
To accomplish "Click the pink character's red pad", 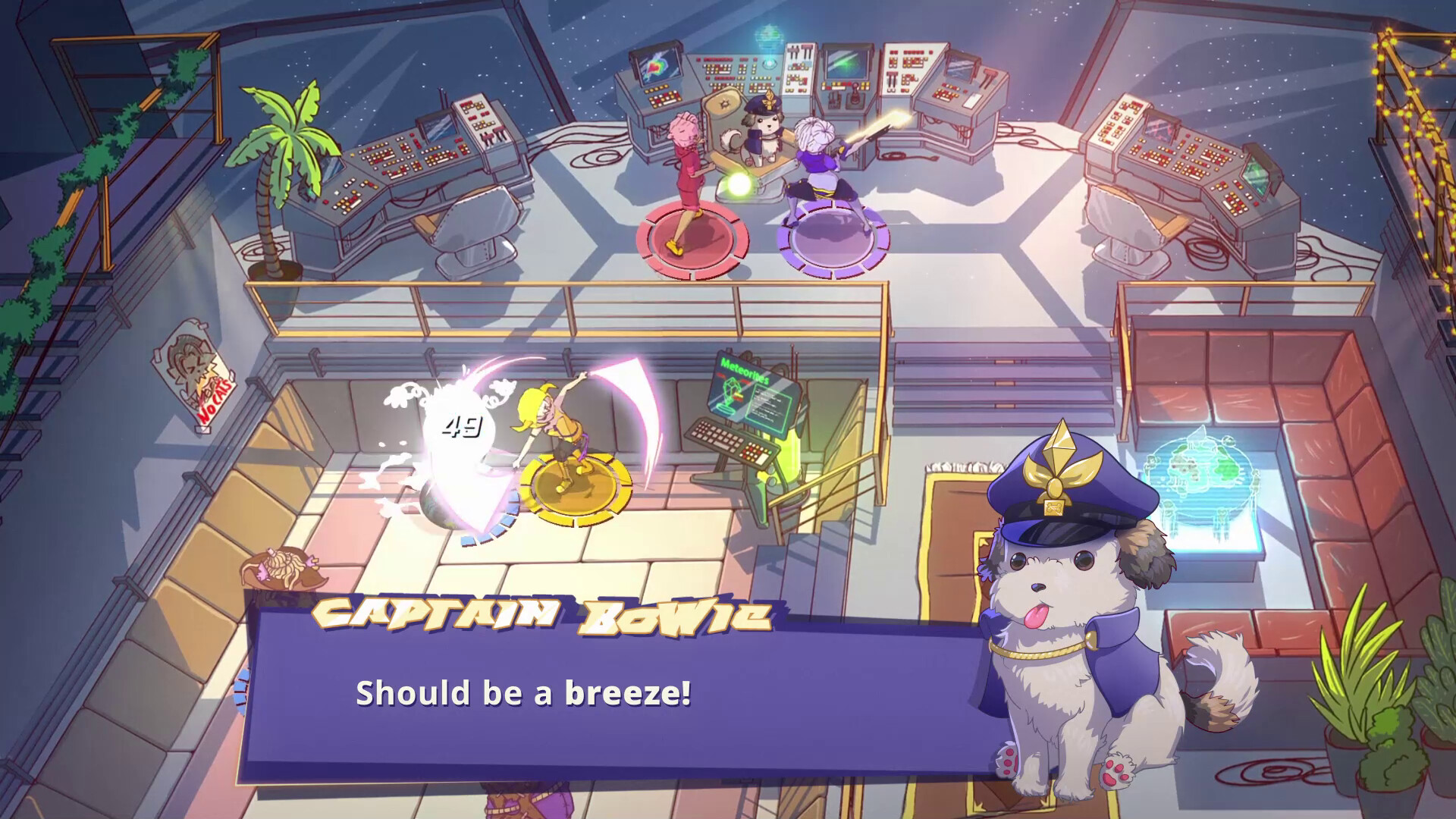I will 692,243.
